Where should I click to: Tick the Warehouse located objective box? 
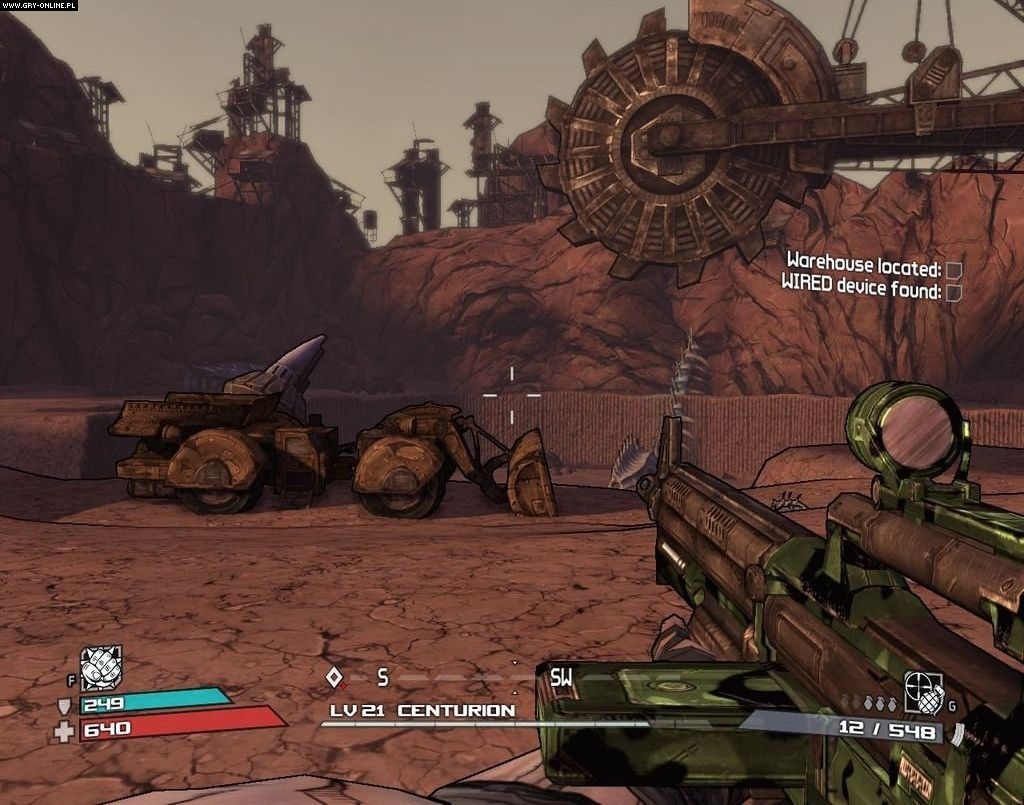954,270
